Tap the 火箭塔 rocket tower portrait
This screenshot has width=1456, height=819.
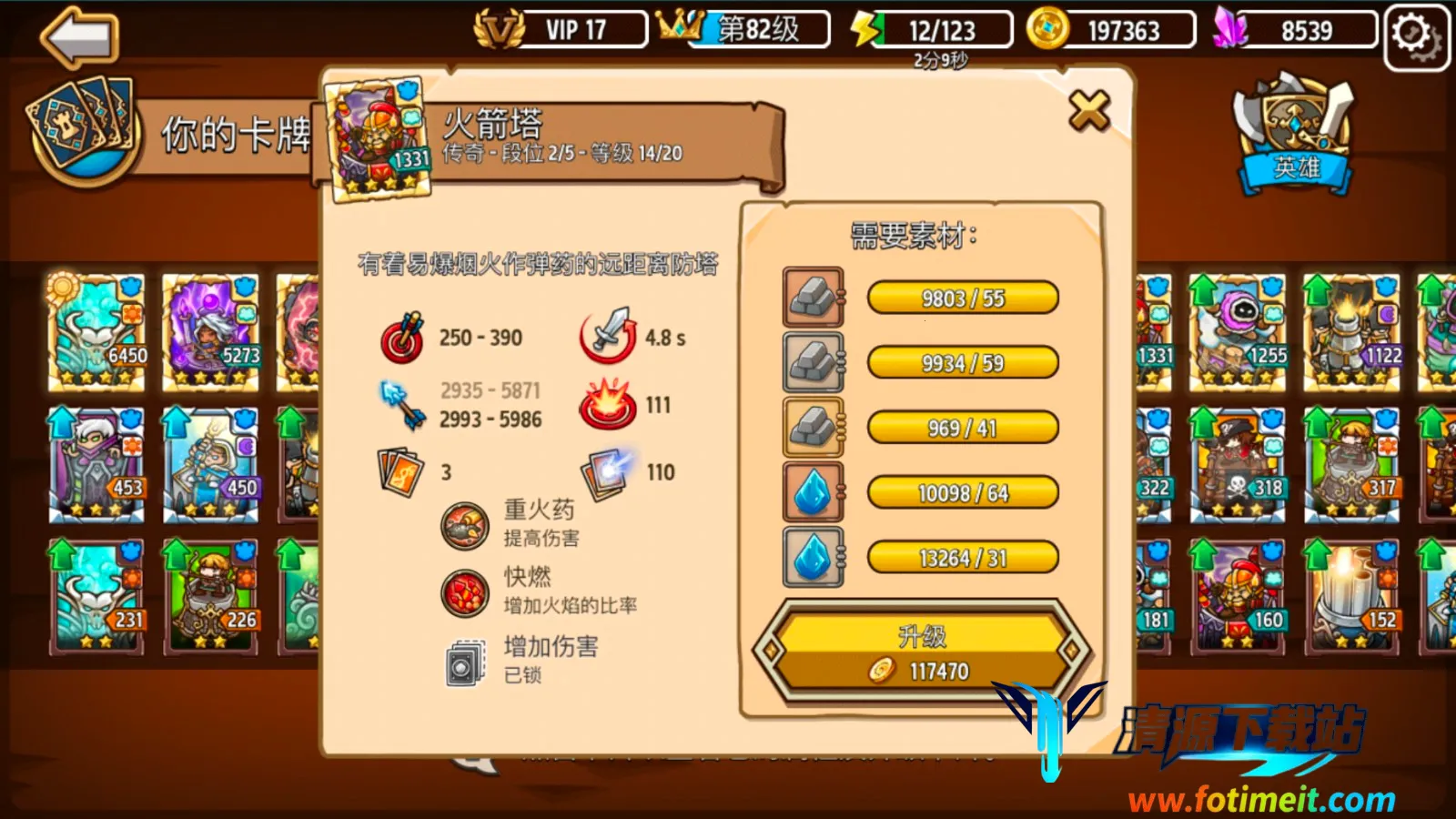(379, 136)
